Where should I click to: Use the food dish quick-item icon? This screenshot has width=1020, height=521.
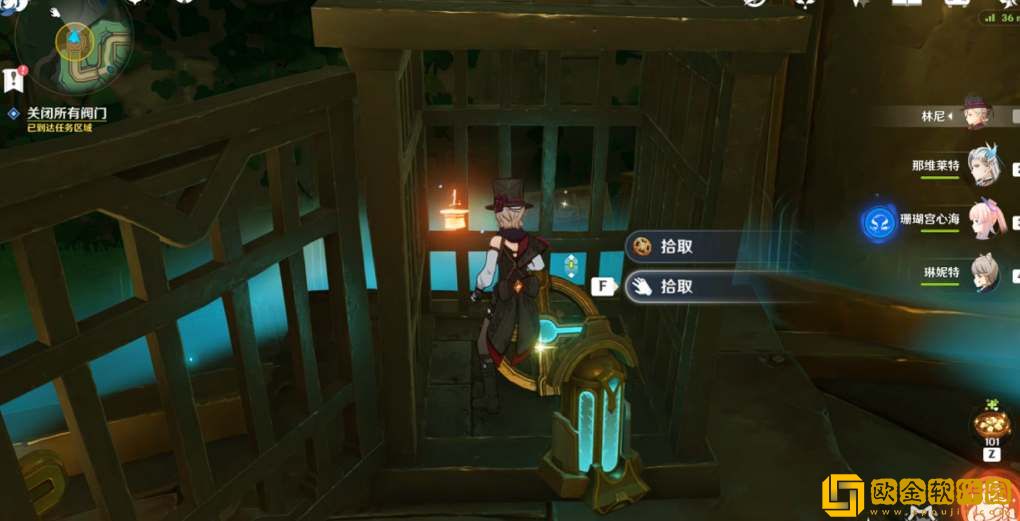(x=991, y=422)
